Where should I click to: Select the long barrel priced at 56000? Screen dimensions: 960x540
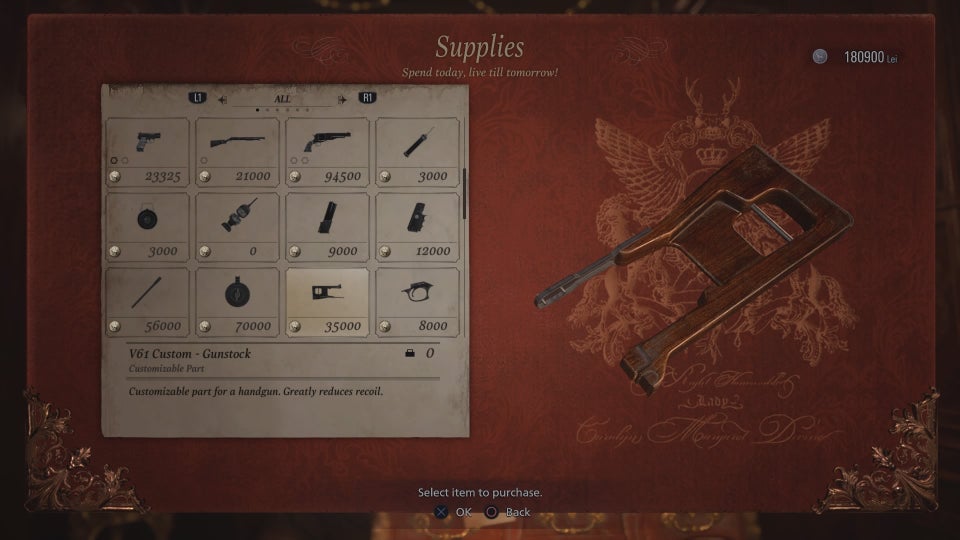point(147,301)
